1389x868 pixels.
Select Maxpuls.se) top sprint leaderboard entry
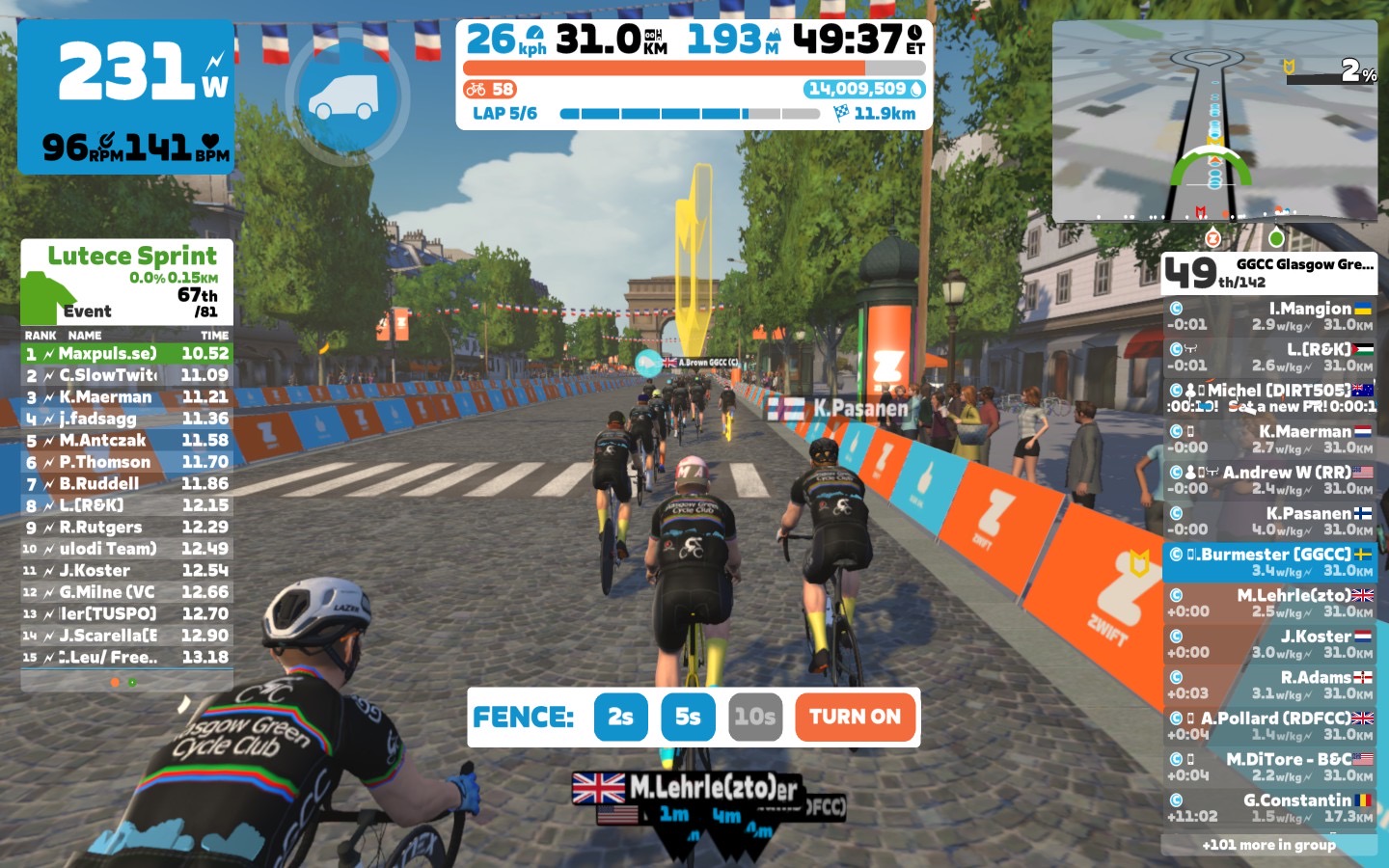tap(126, 354)
